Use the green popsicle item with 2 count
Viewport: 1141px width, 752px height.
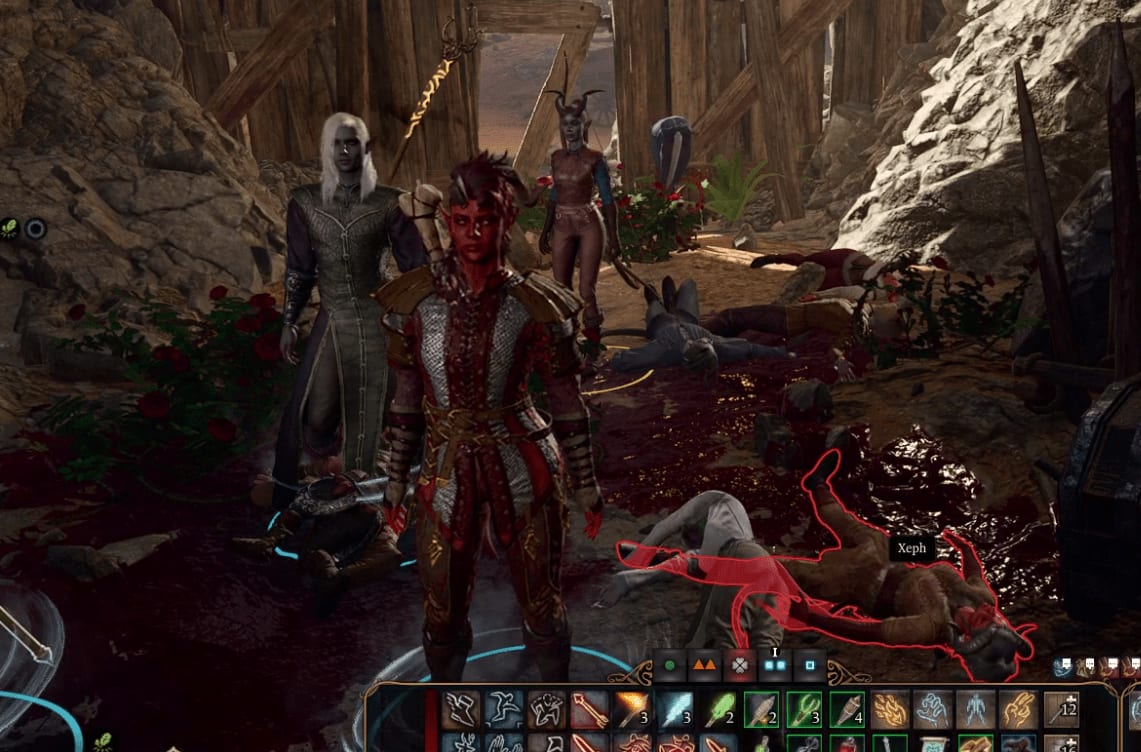point(718,709)
